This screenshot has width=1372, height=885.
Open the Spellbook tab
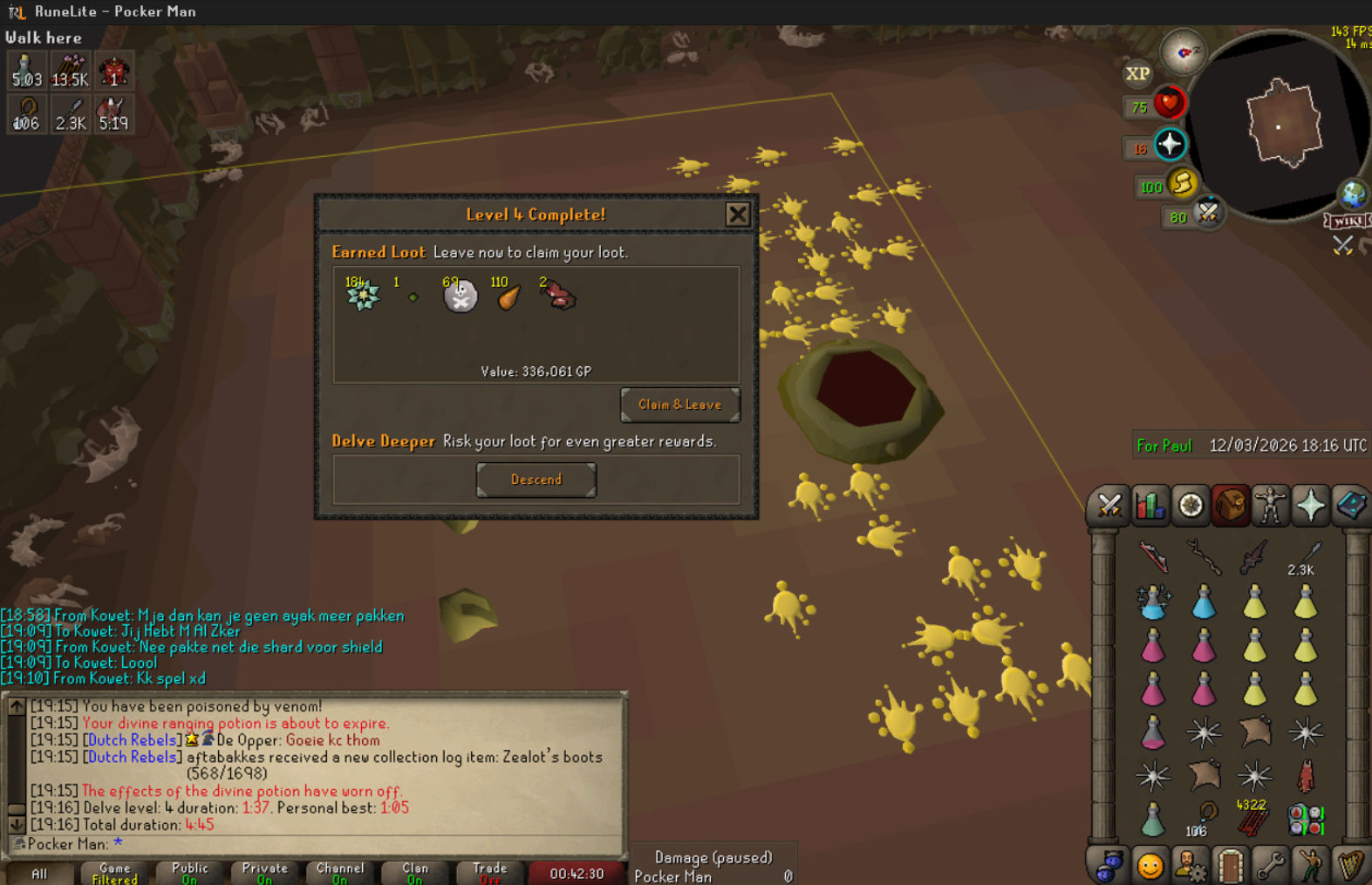pos(1350,506)
